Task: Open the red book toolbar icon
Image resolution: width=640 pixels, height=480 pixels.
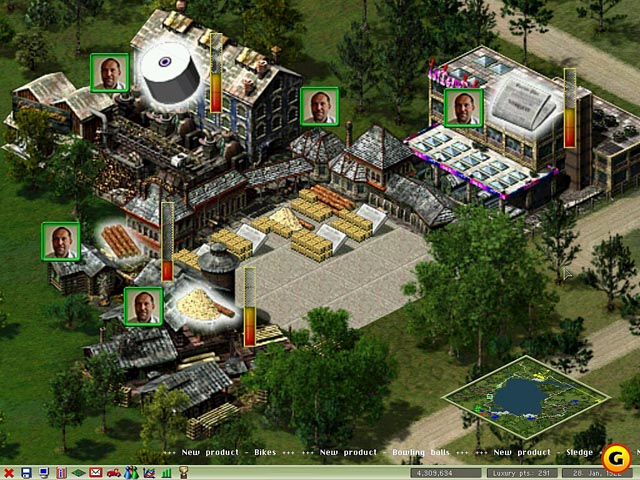Action: click(60, 472)
